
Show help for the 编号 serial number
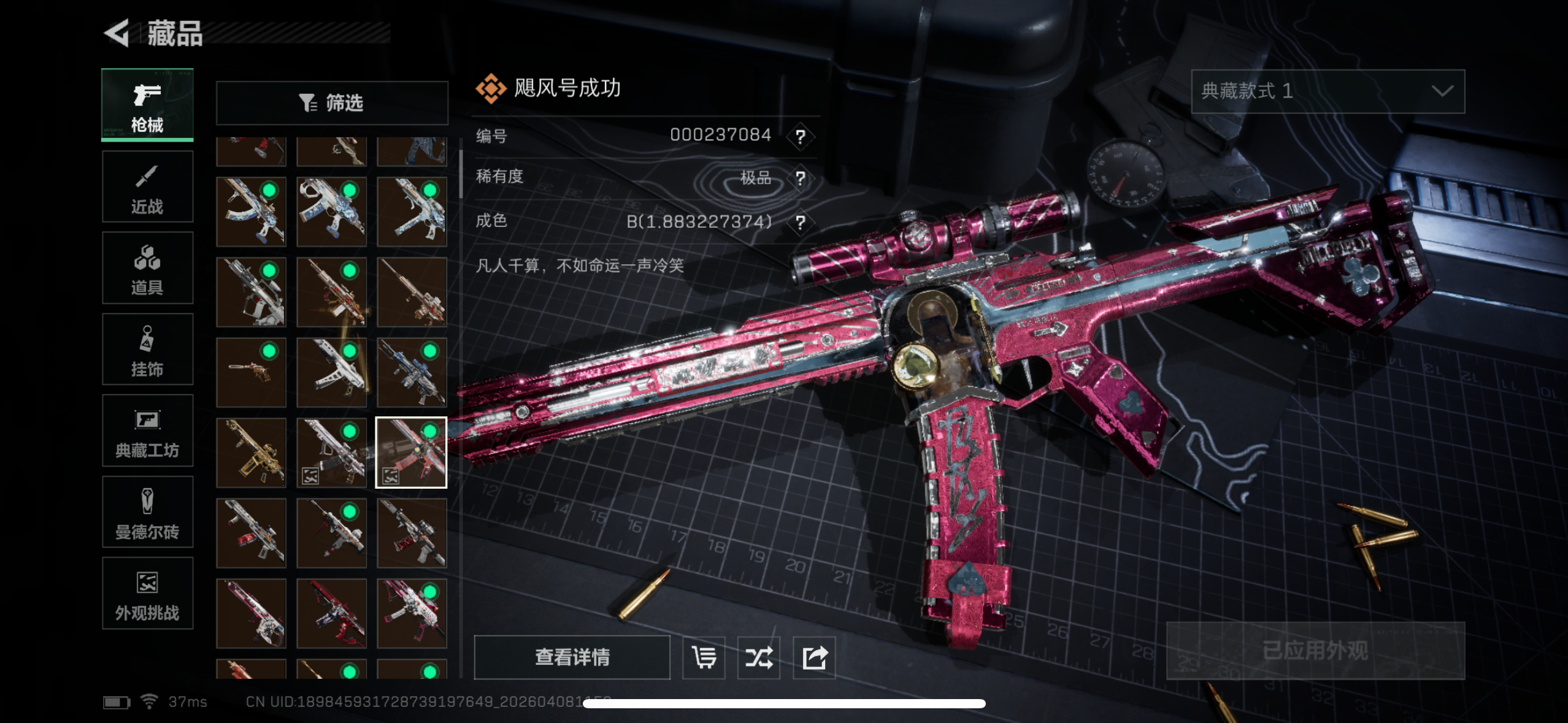(x=800, y=136)
